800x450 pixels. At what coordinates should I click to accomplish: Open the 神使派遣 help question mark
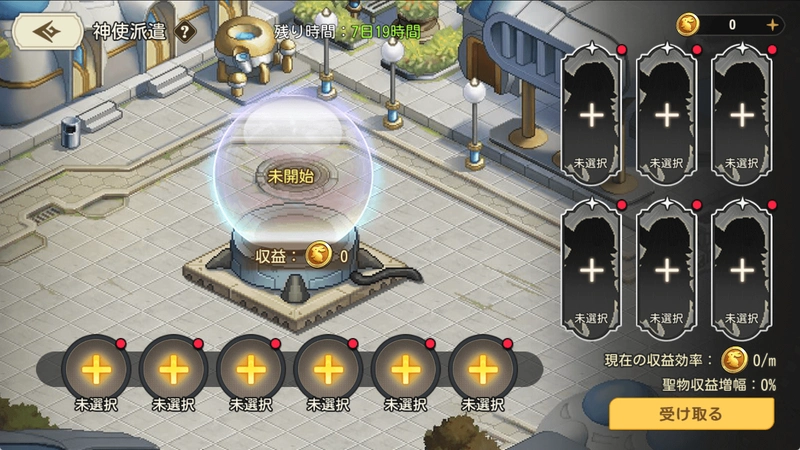tap(184, 31)
